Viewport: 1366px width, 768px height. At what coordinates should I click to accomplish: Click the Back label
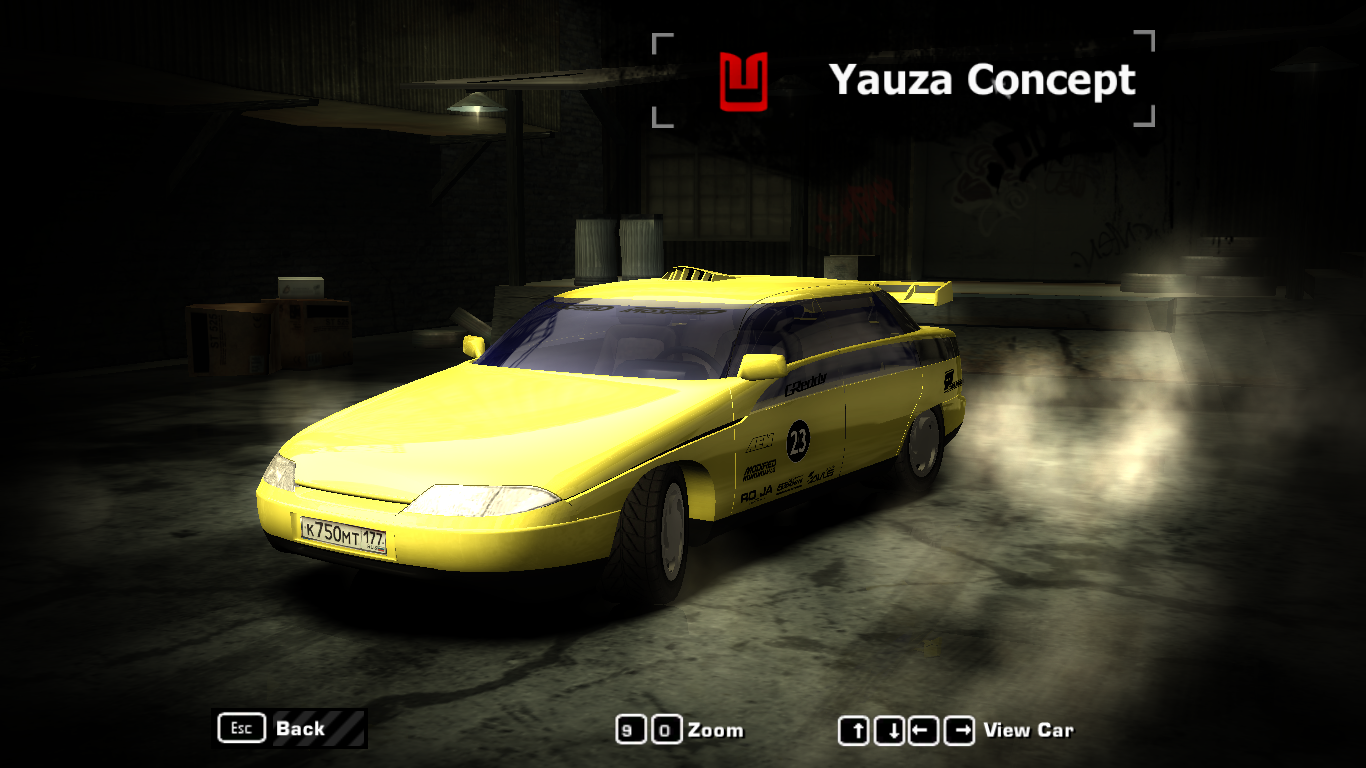coord(299,729)
